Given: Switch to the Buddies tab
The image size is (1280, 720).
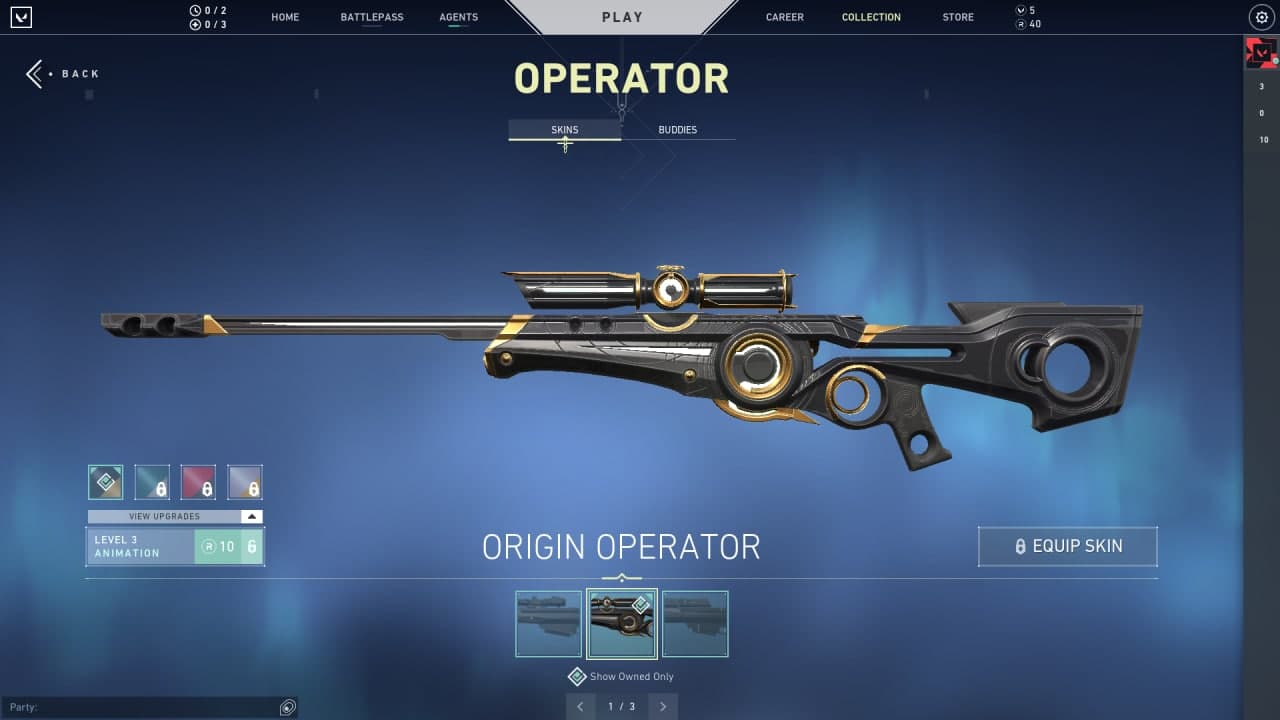Looking at the screenshot, I should (x=677, y=130).
